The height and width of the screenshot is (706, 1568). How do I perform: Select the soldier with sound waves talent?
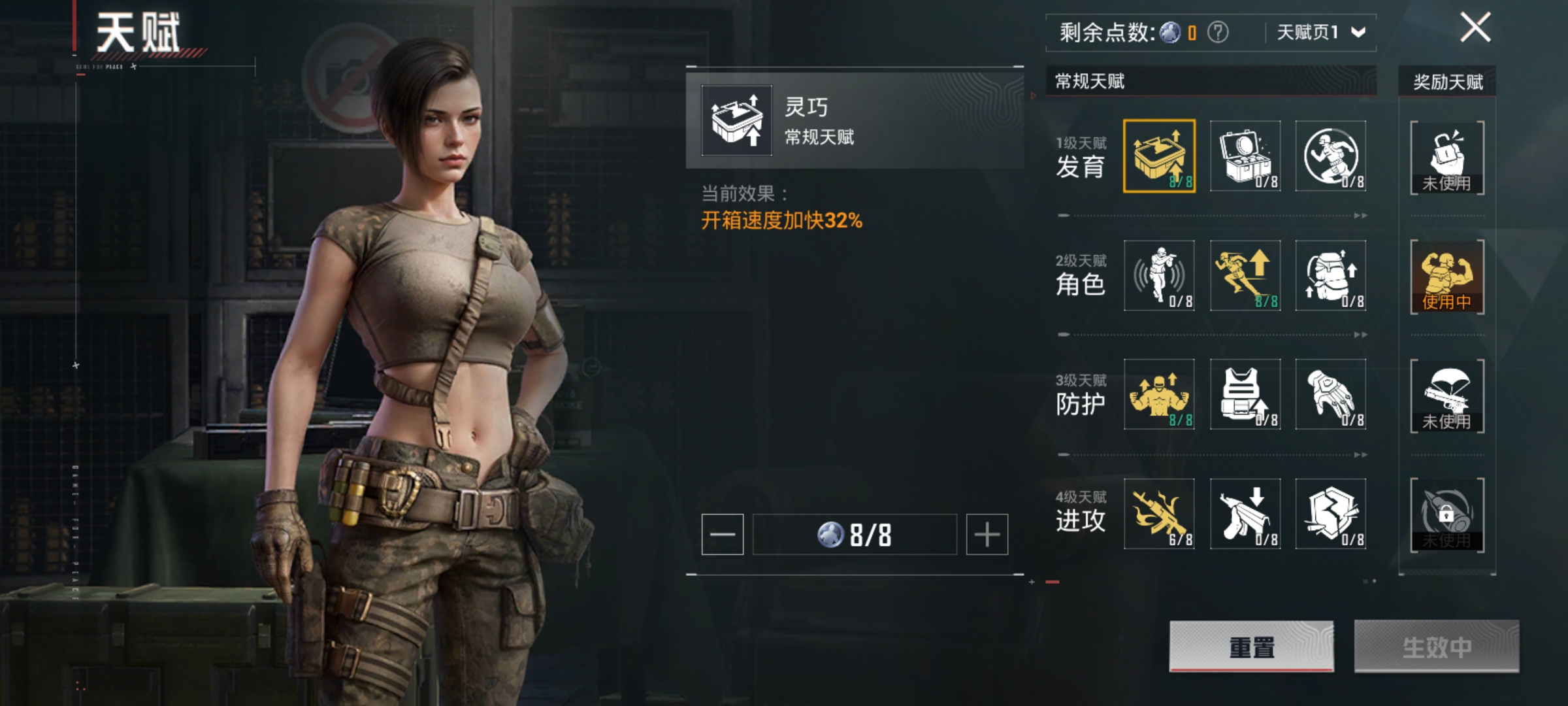point(1159,275)
